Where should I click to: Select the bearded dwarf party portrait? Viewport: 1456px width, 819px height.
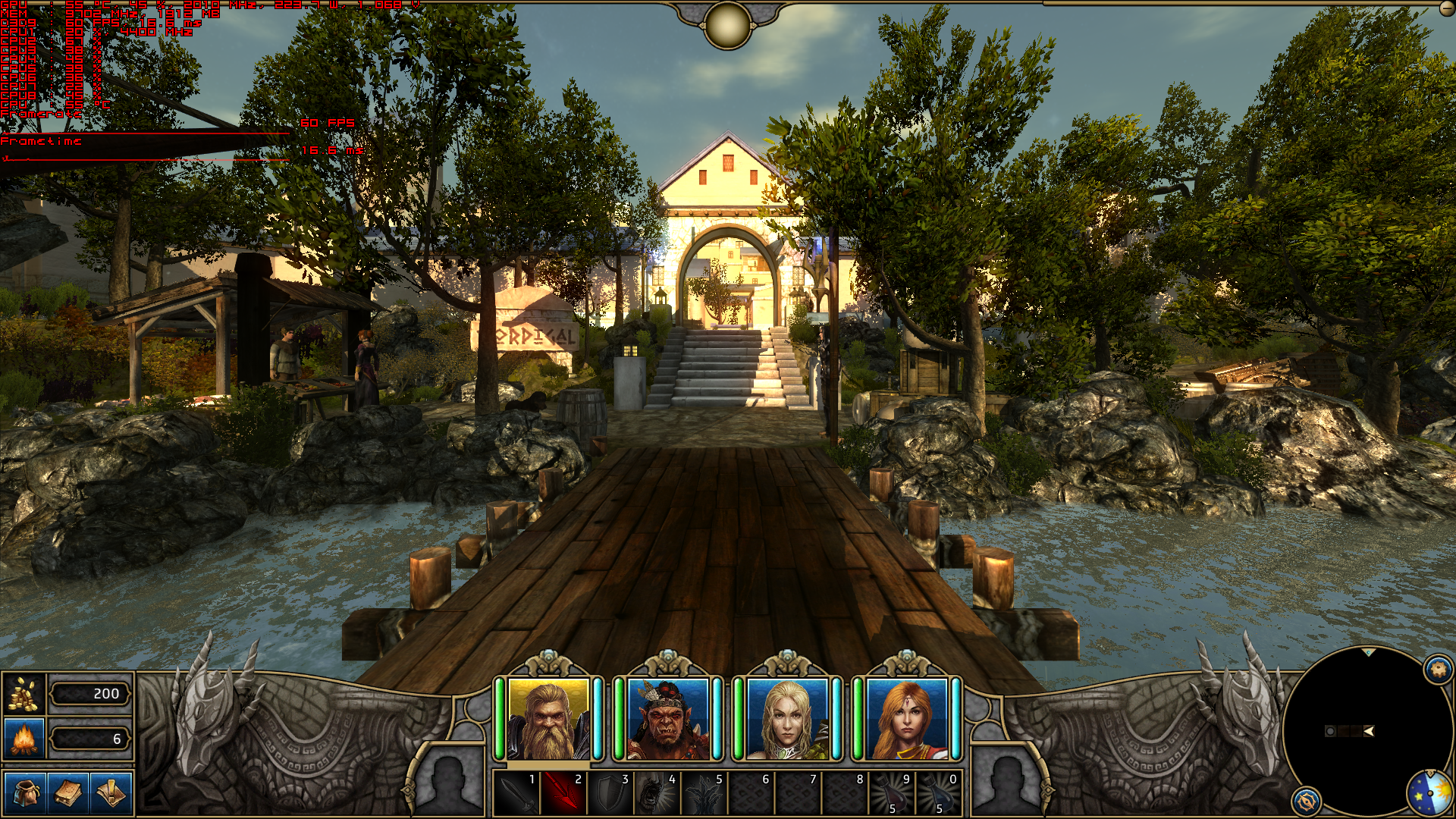pyautogui.click(x=548, y=719)
